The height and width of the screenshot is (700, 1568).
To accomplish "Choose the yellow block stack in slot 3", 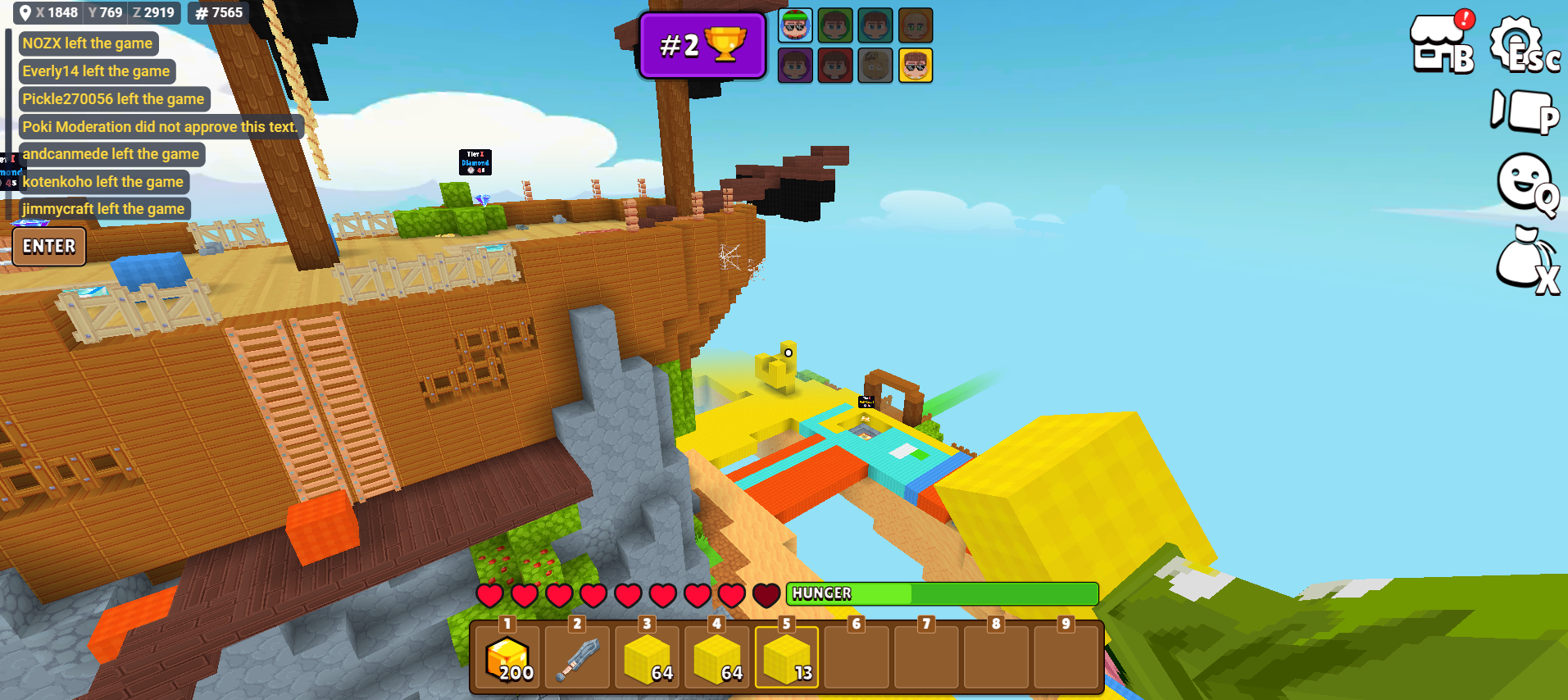I will pyautogui.click(x=648, y=658).
